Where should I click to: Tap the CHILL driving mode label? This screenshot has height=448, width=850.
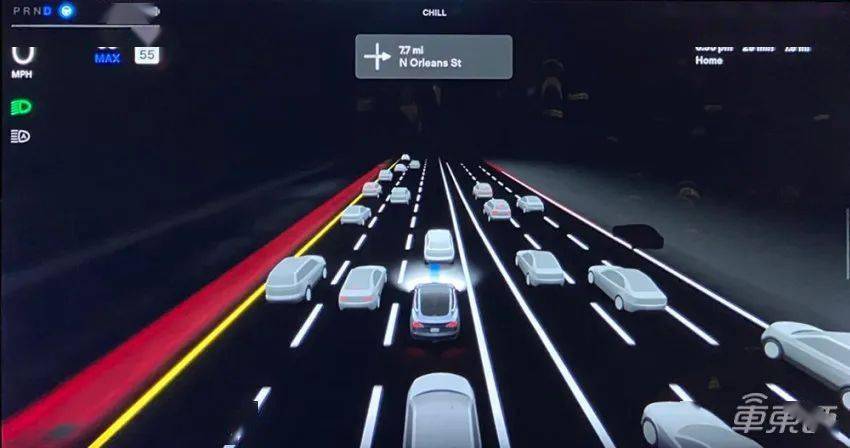pos(436,12)
